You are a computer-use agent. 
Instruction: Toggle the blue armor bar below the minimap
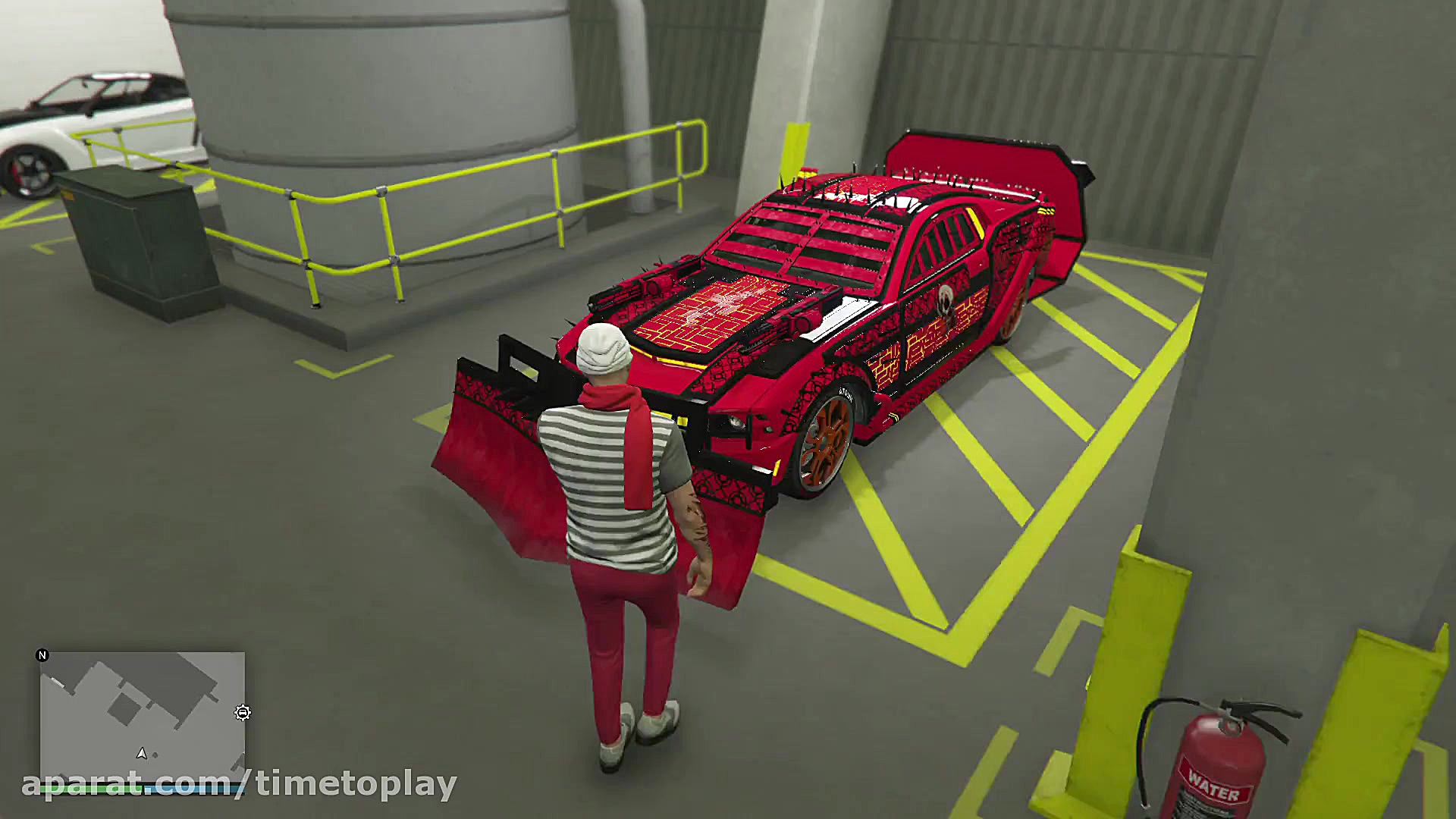point(192,788)
